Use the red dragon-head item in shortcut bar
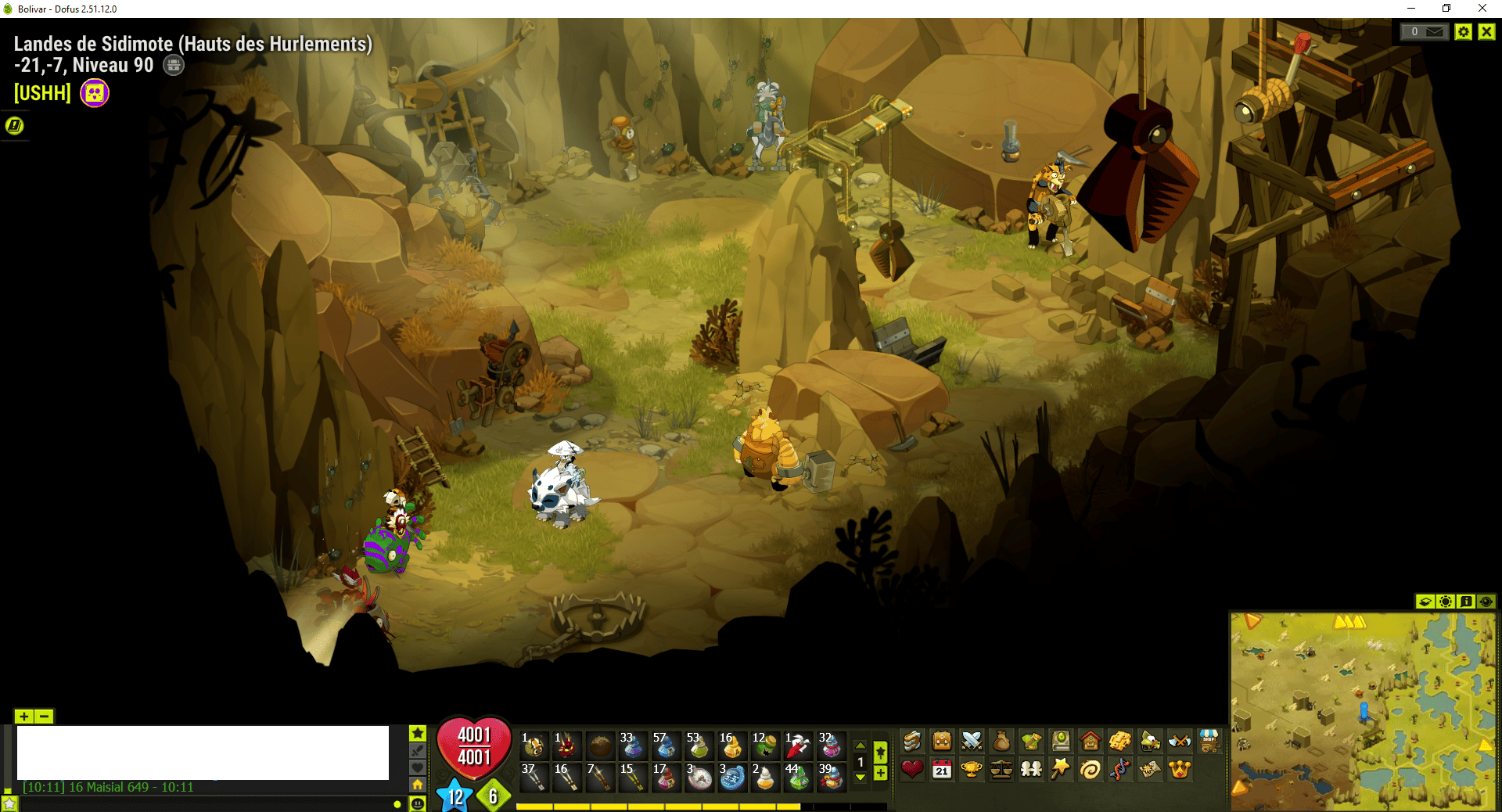The height and width of the screenshot is (812, 1502). [566, 746]
